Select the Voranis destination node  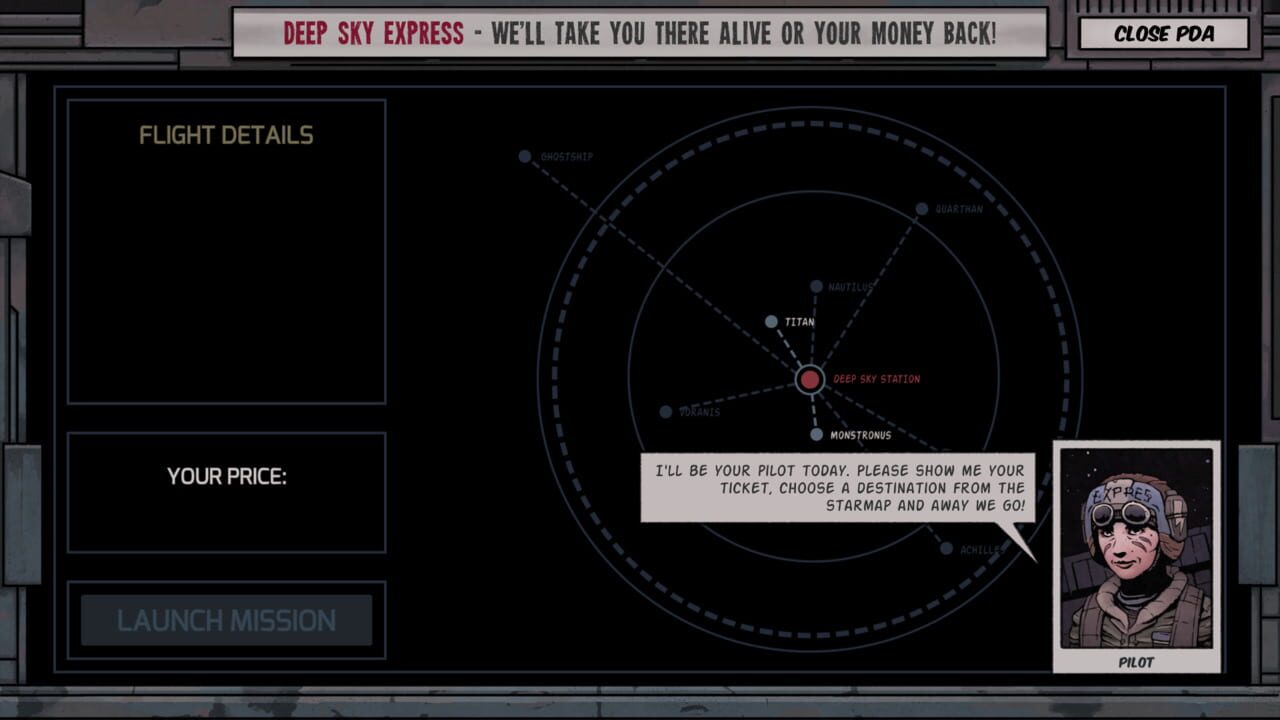(666, 410)
